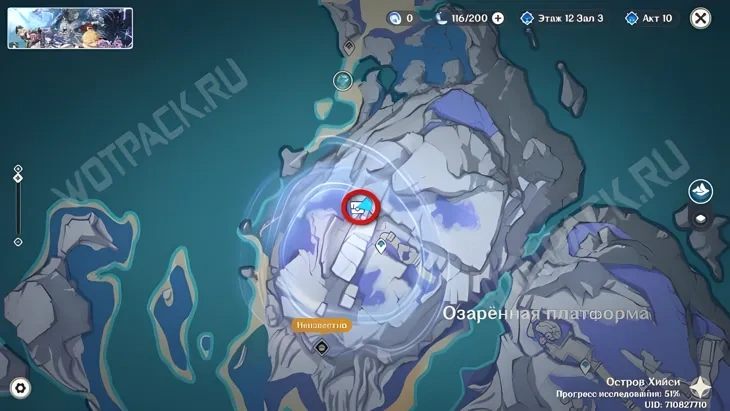Select the diamond marker below Неизвестно
730x411 pixels.
[x=322, y=348]
